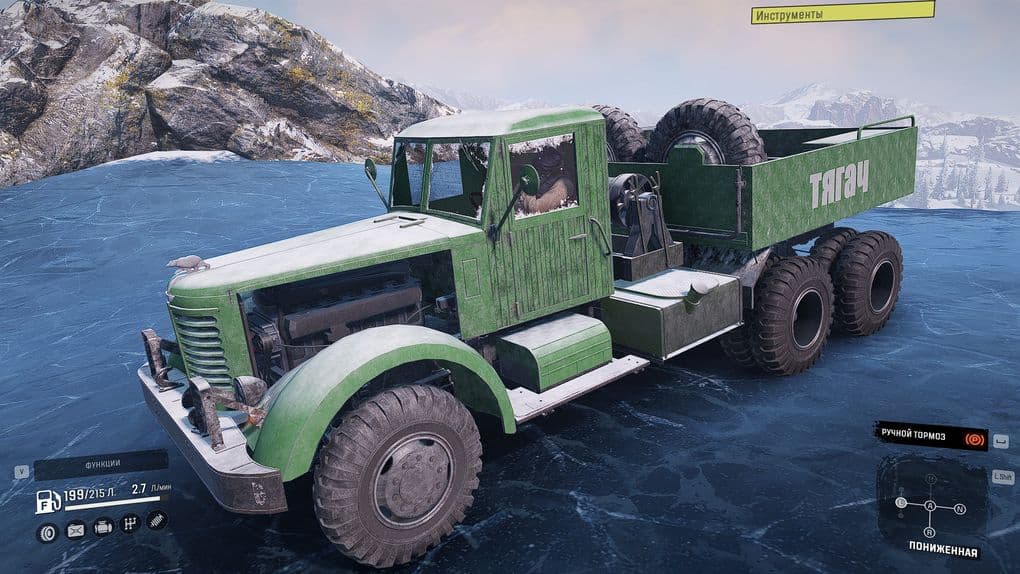Viewport: 1020px width, 574px height.
Task: Switch to the A automatic gear
Action: click(x=930, y=506)
